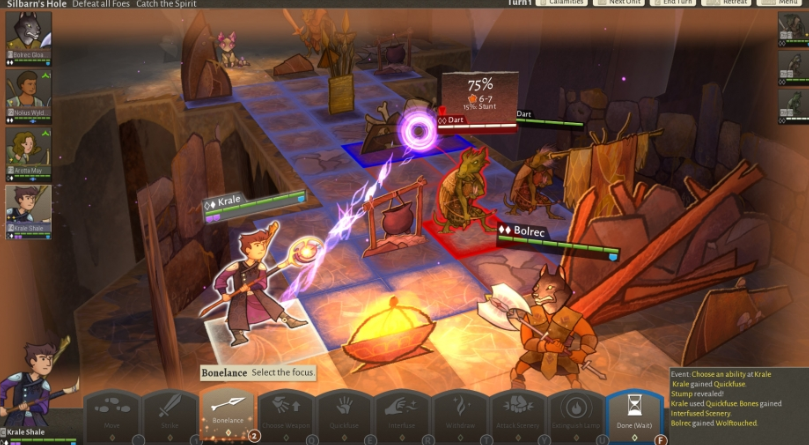Select the Attack Scenery ability
Viewport: 809px width, 445px height.
tap(518, 412)
